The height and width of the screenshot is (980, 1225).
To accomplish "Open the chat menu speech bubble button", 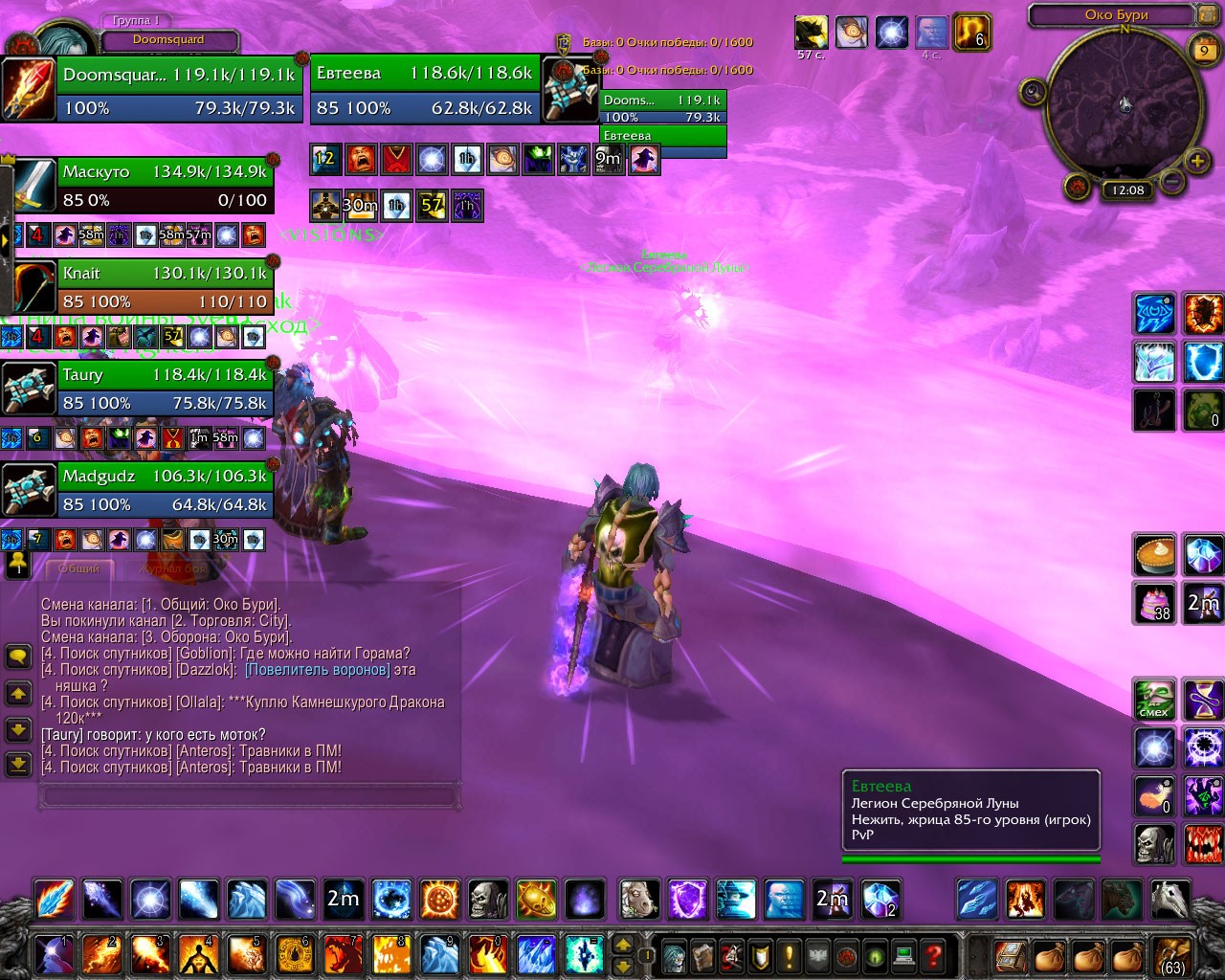I will point(18,657).
